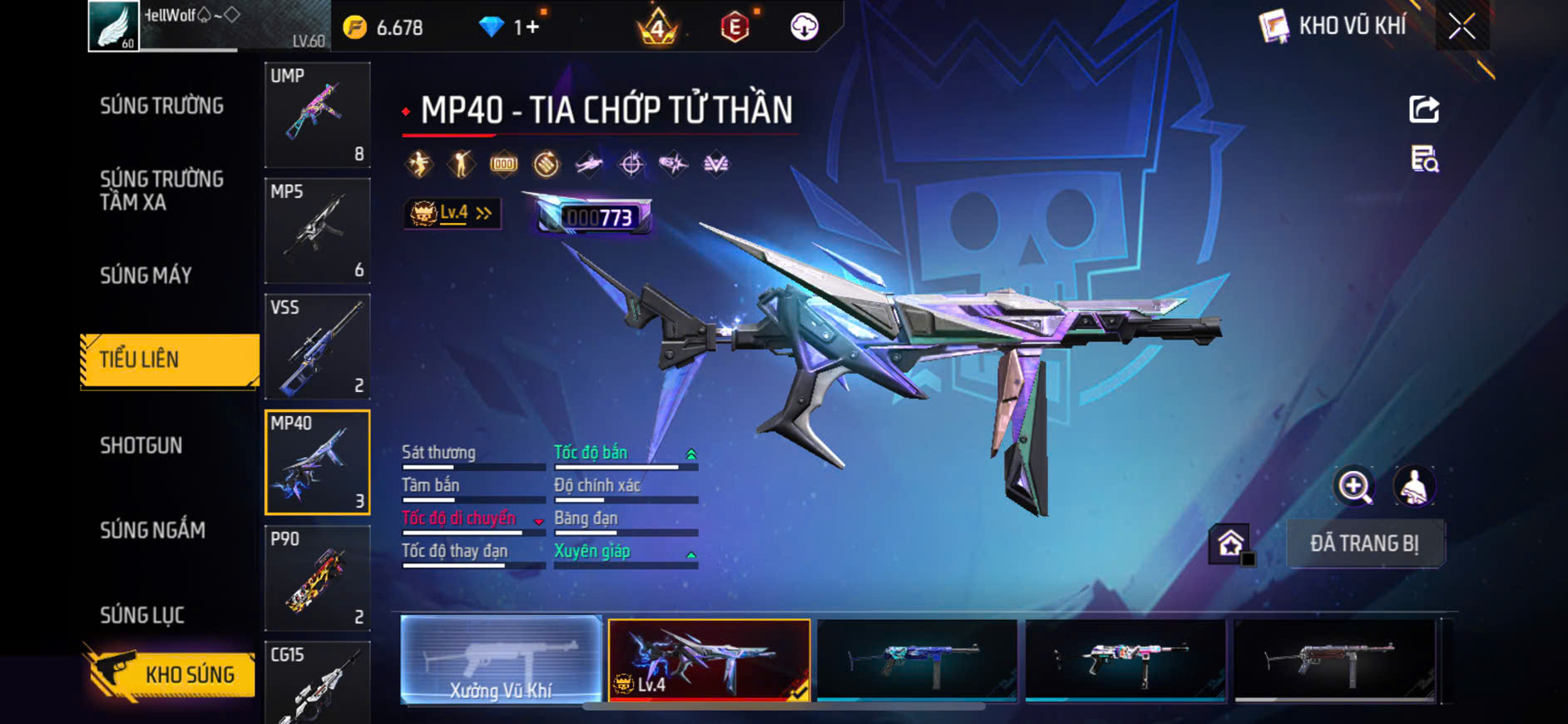The height and width of the screenshot is (724, 1568).
Task: Open the Lv.4 skin upgrade button
Action: pyautogui.click(x=453, y=214)
